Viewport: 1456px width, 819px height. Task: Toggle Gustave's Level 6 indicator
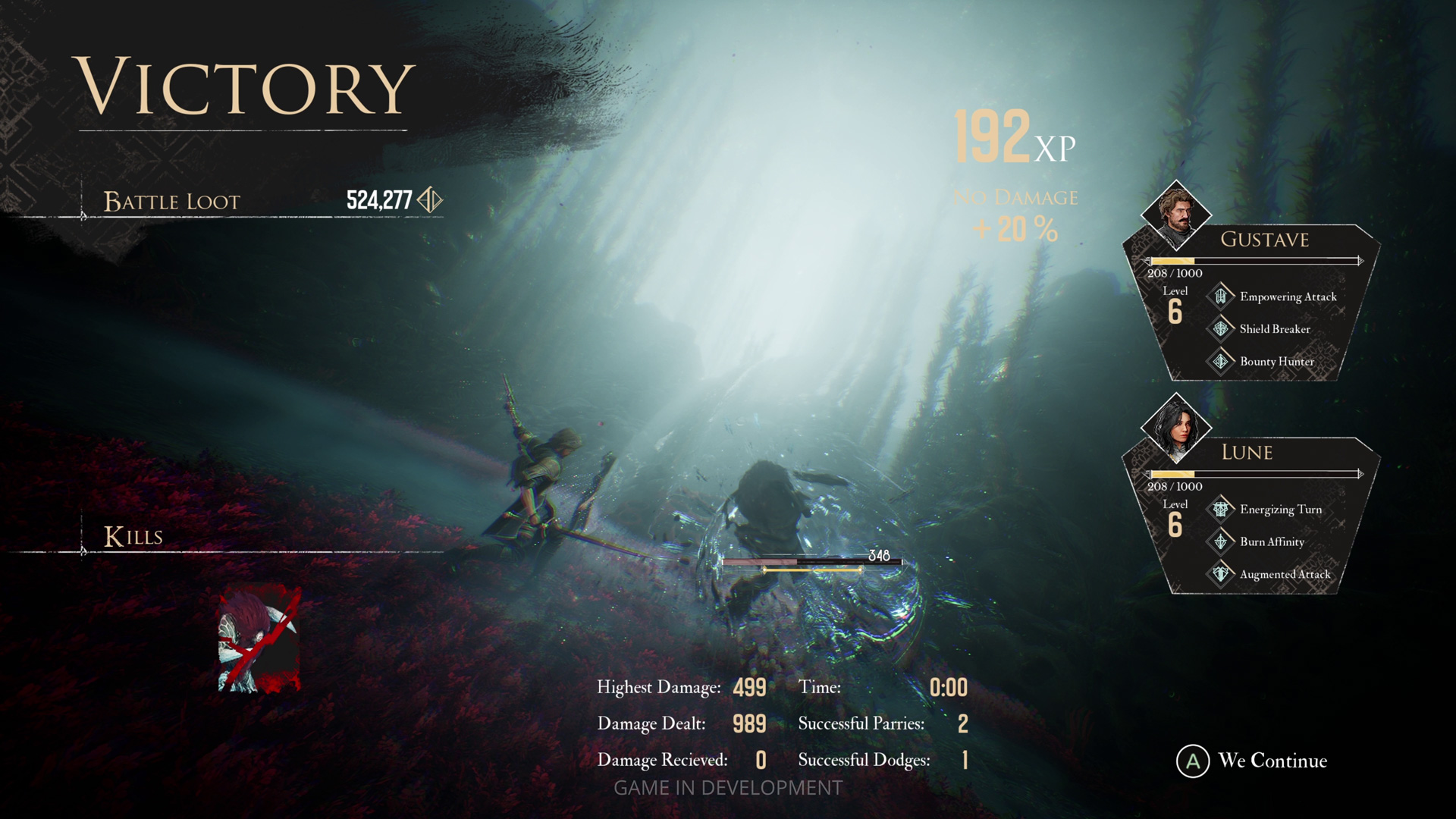coord(1177,302)
